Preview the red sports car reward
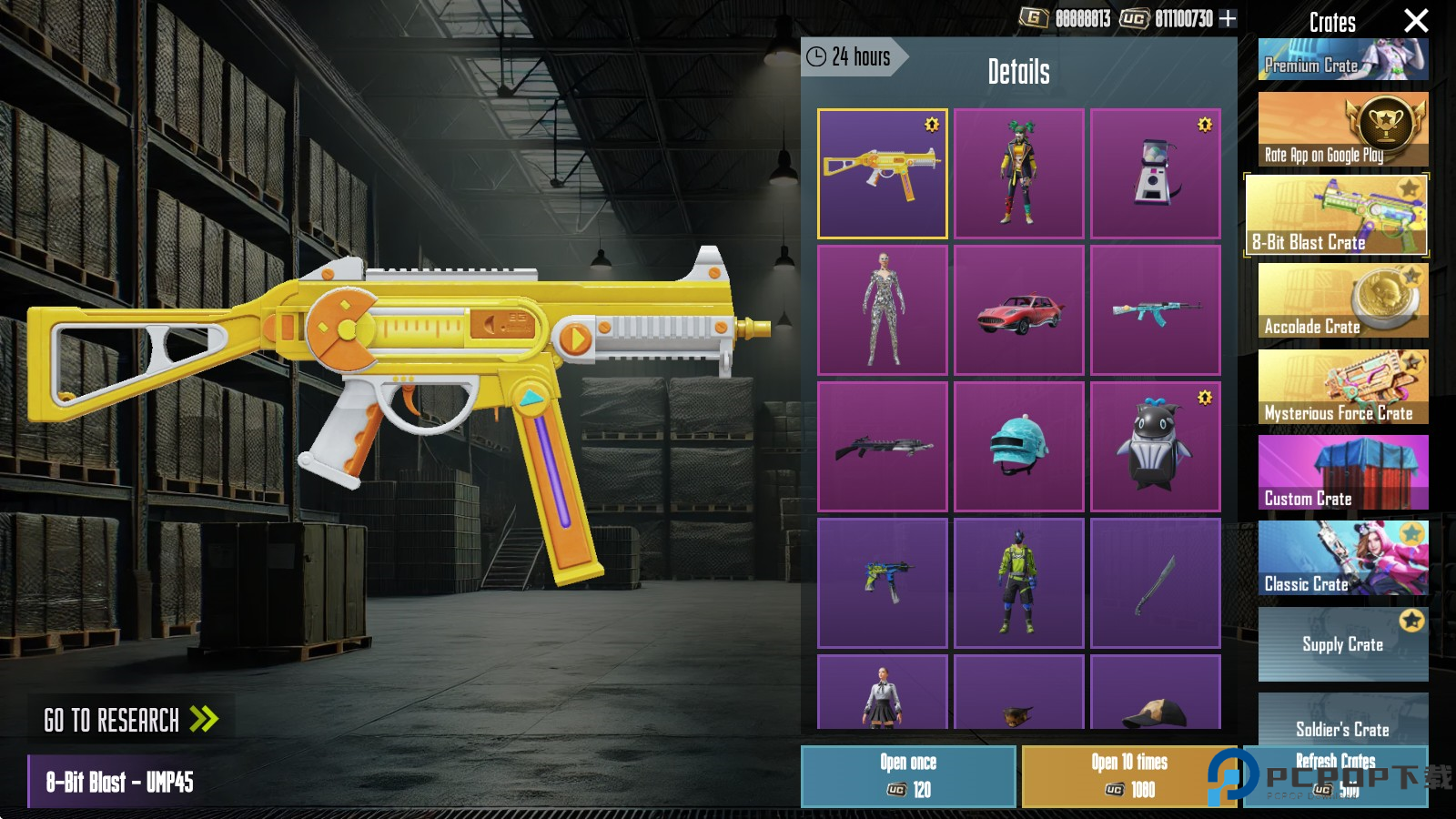1456x819 pixels. [x=1018, y=310]
